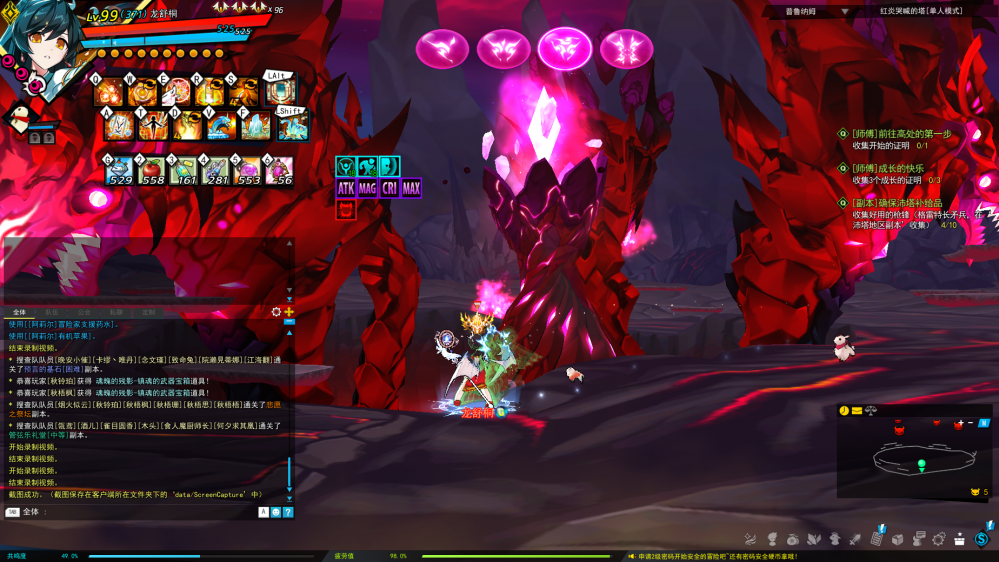Use the Shift-bound ice skill slot
The height and width of the screenshot is (562, 999).
[x=292, y=126]
